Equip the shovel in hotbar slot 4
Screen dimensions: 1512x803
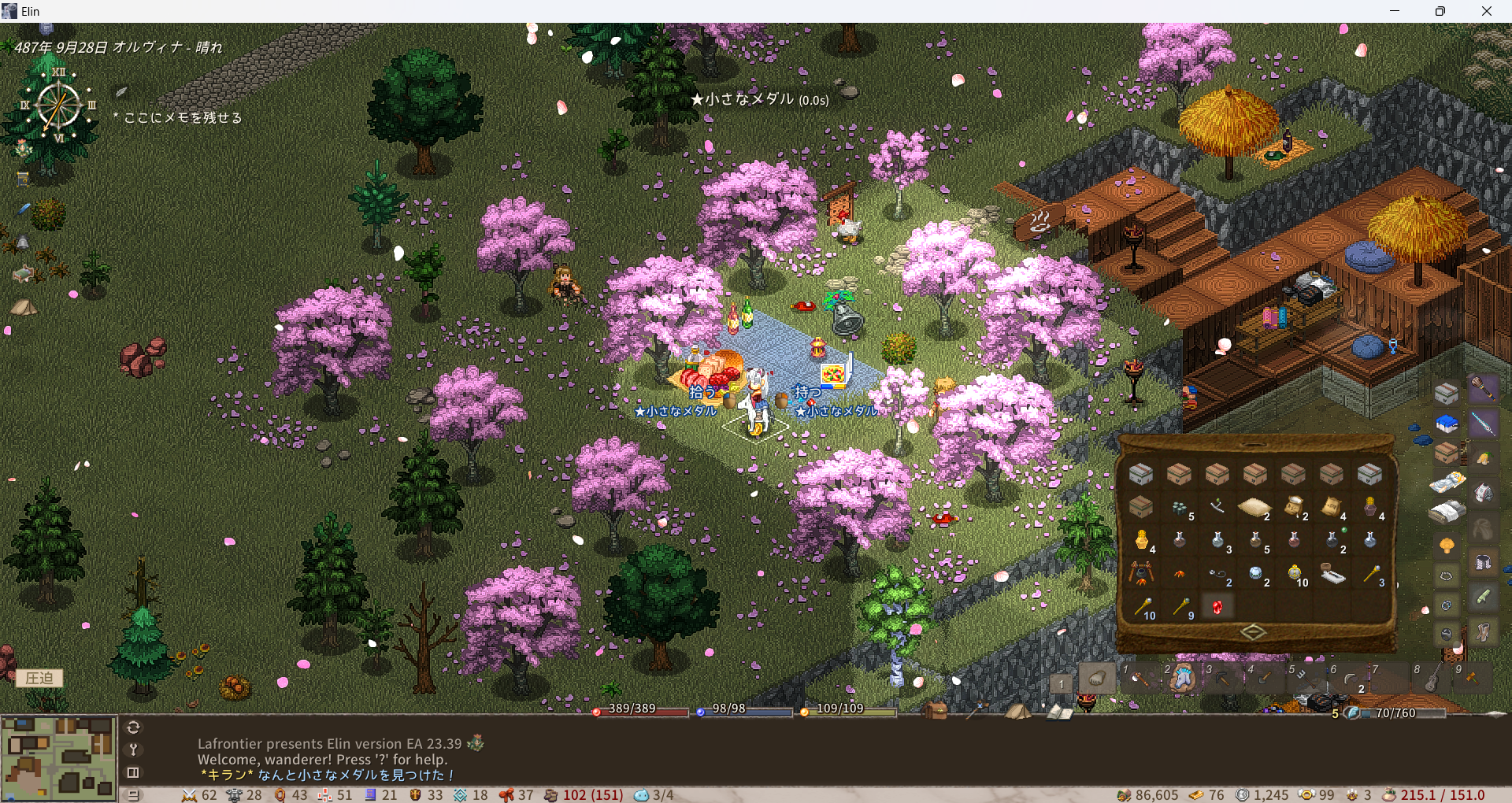(x=1265, y=678)
